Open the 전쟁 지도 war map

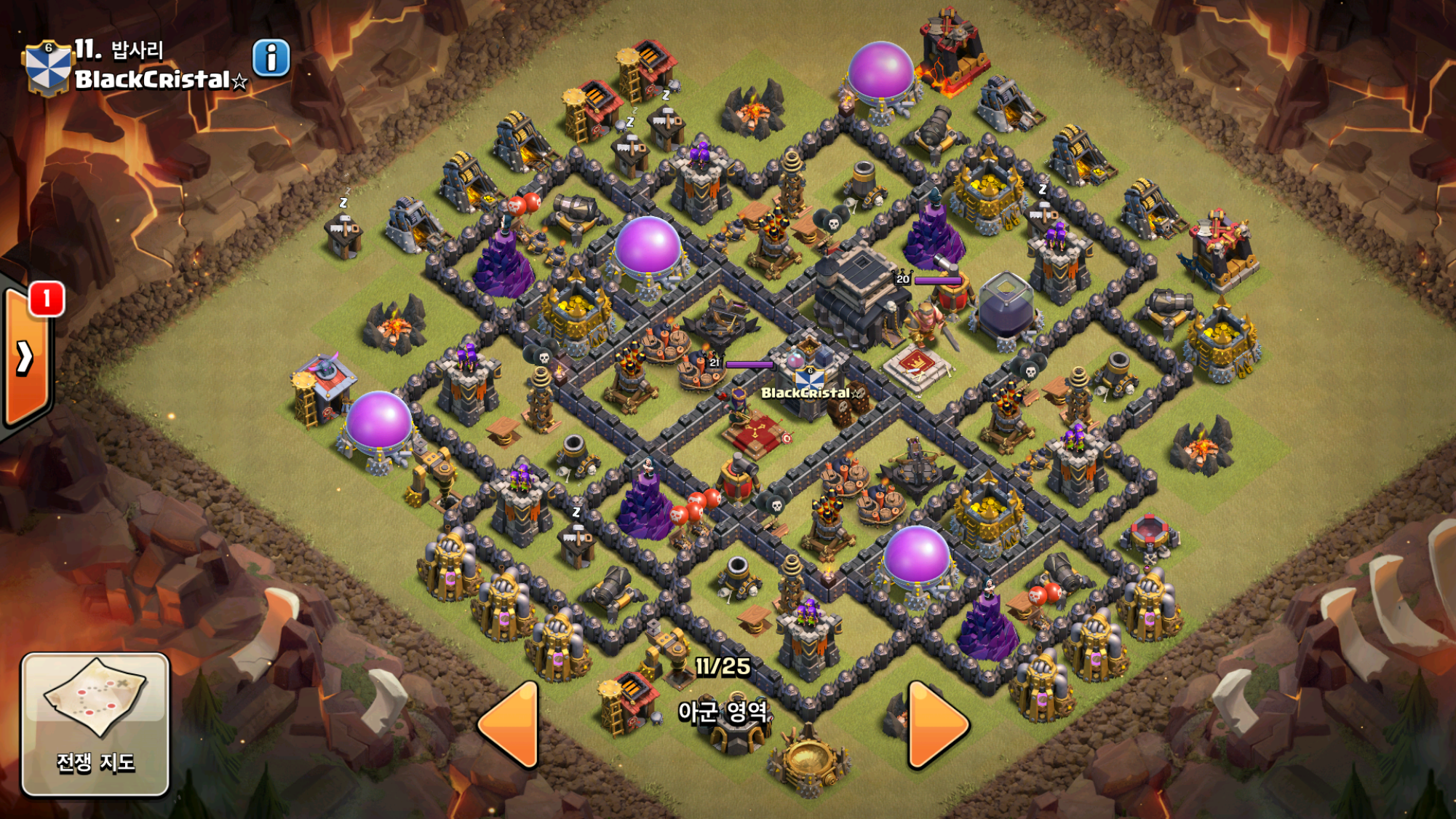pos(95,723)
